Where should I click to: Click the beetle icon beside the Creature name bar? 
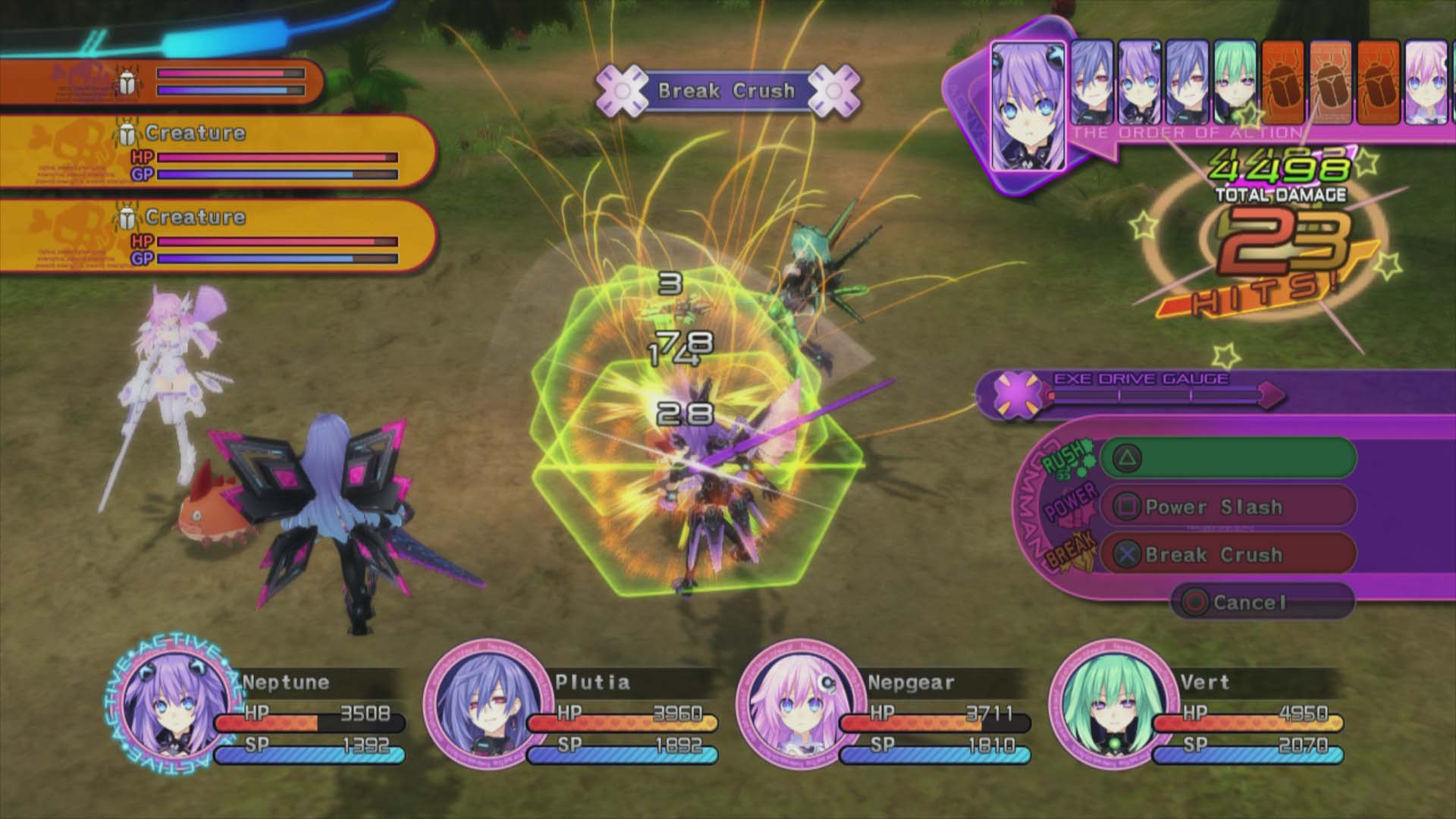[129, 133]
